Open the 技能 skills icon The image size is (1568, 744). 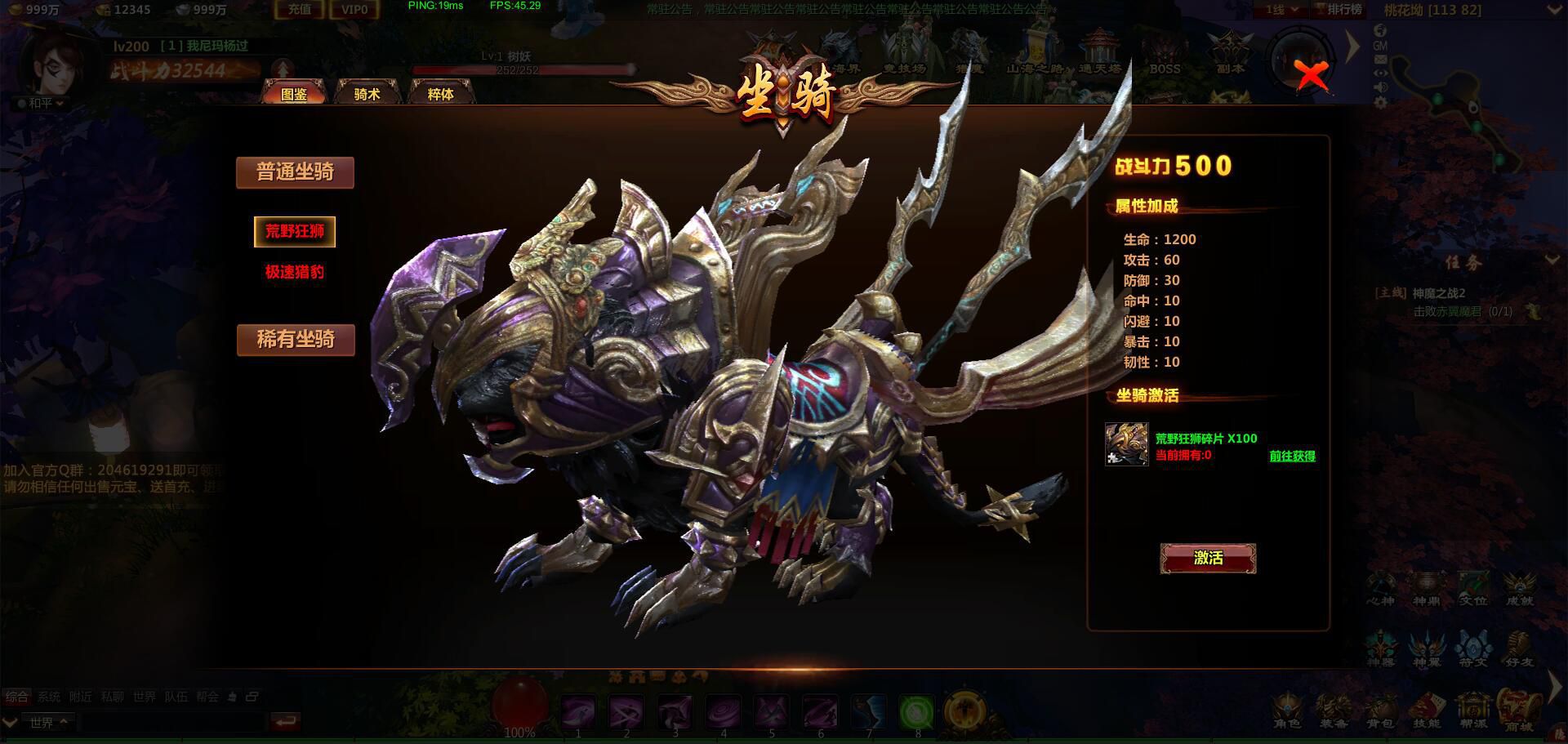coord(1426,709)
